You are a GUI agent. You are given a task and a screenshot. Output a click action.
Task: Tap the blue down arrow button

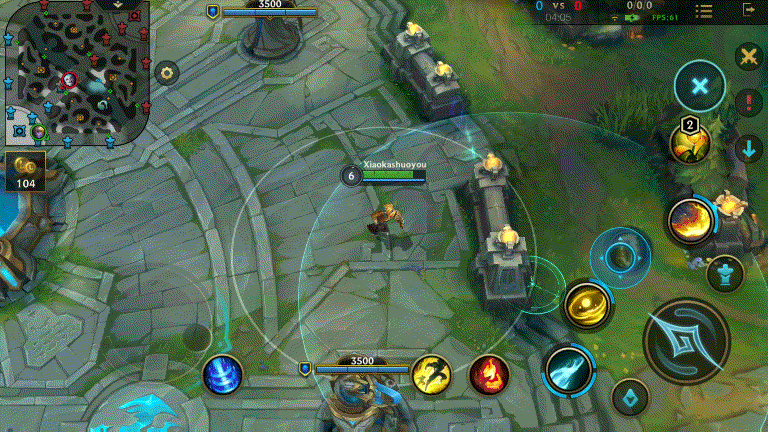click(x=748, y=149)
